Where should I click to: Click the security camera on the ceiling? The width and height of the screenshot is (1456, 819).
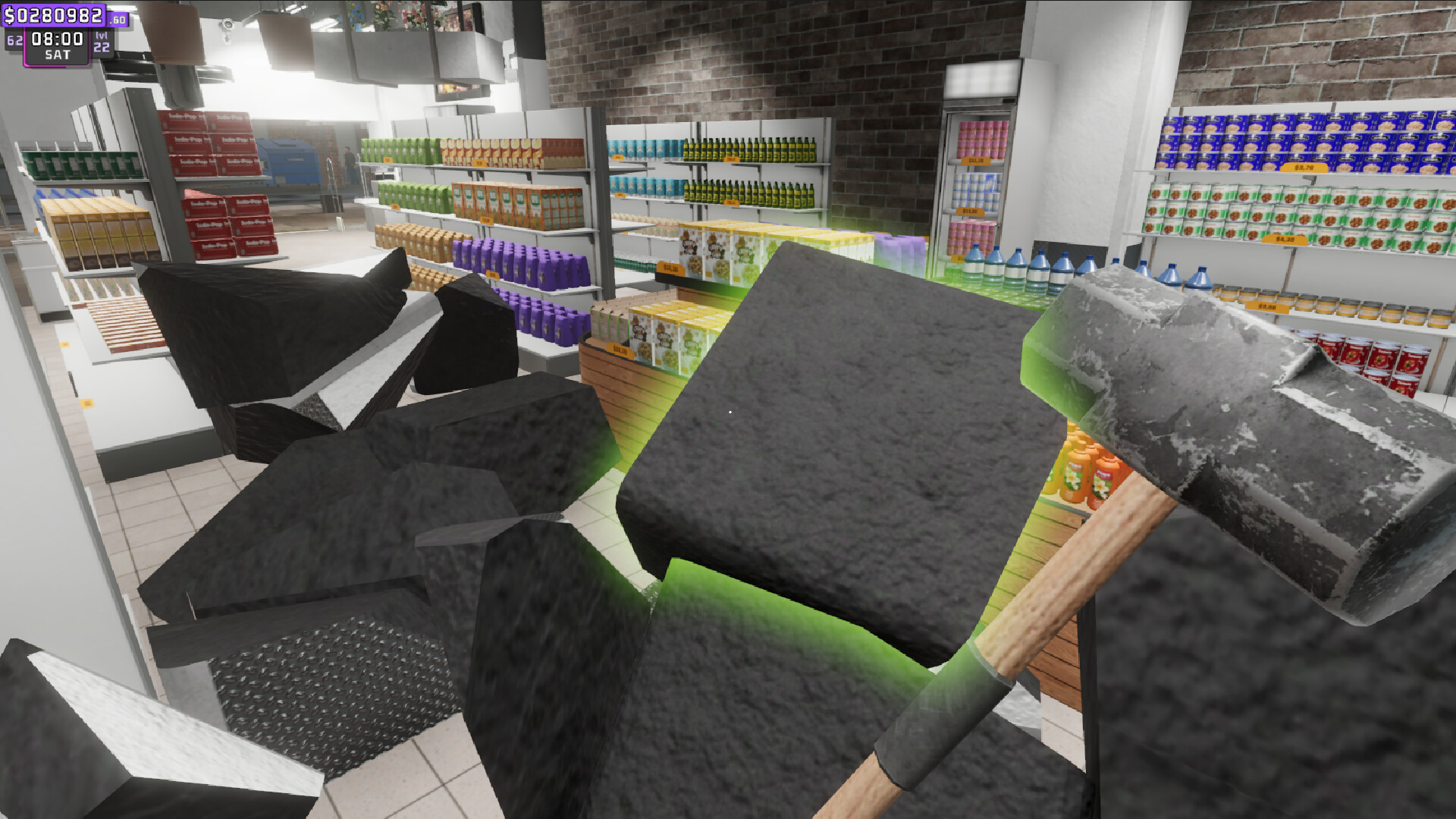coord(227,24)
